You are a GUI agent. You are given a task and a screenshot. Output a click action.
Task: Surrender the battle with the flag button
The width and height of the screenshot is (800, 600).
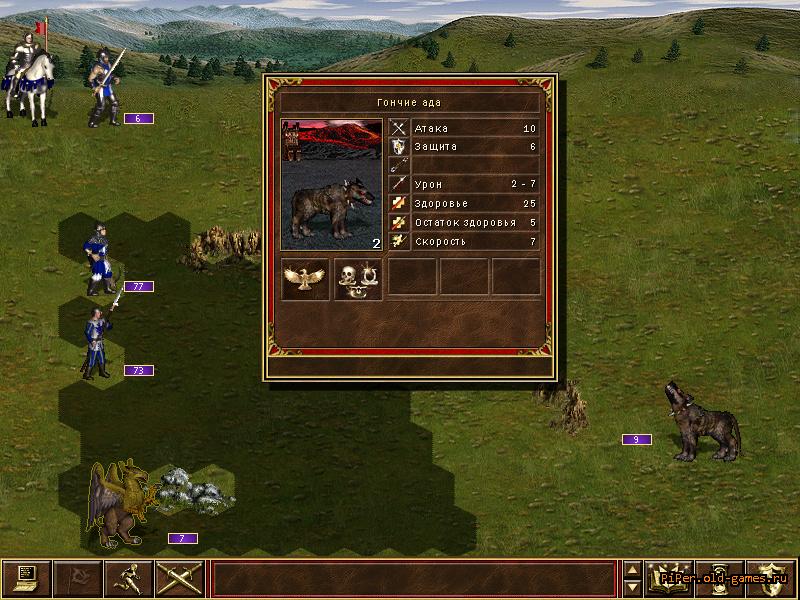coord(77,578)
